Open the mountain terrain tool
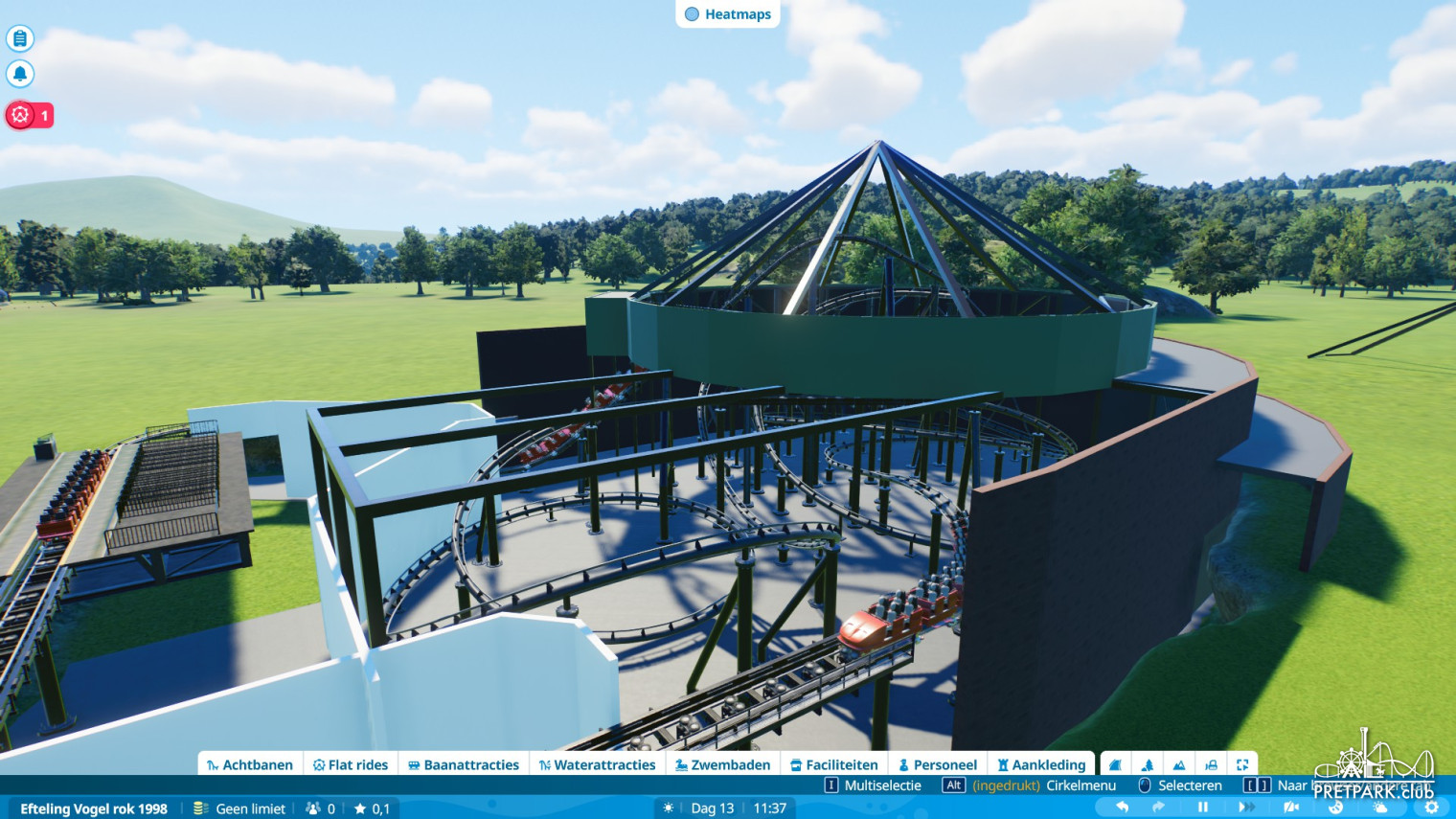Viewport: 1456px width, 819px height. (1179, 764)
